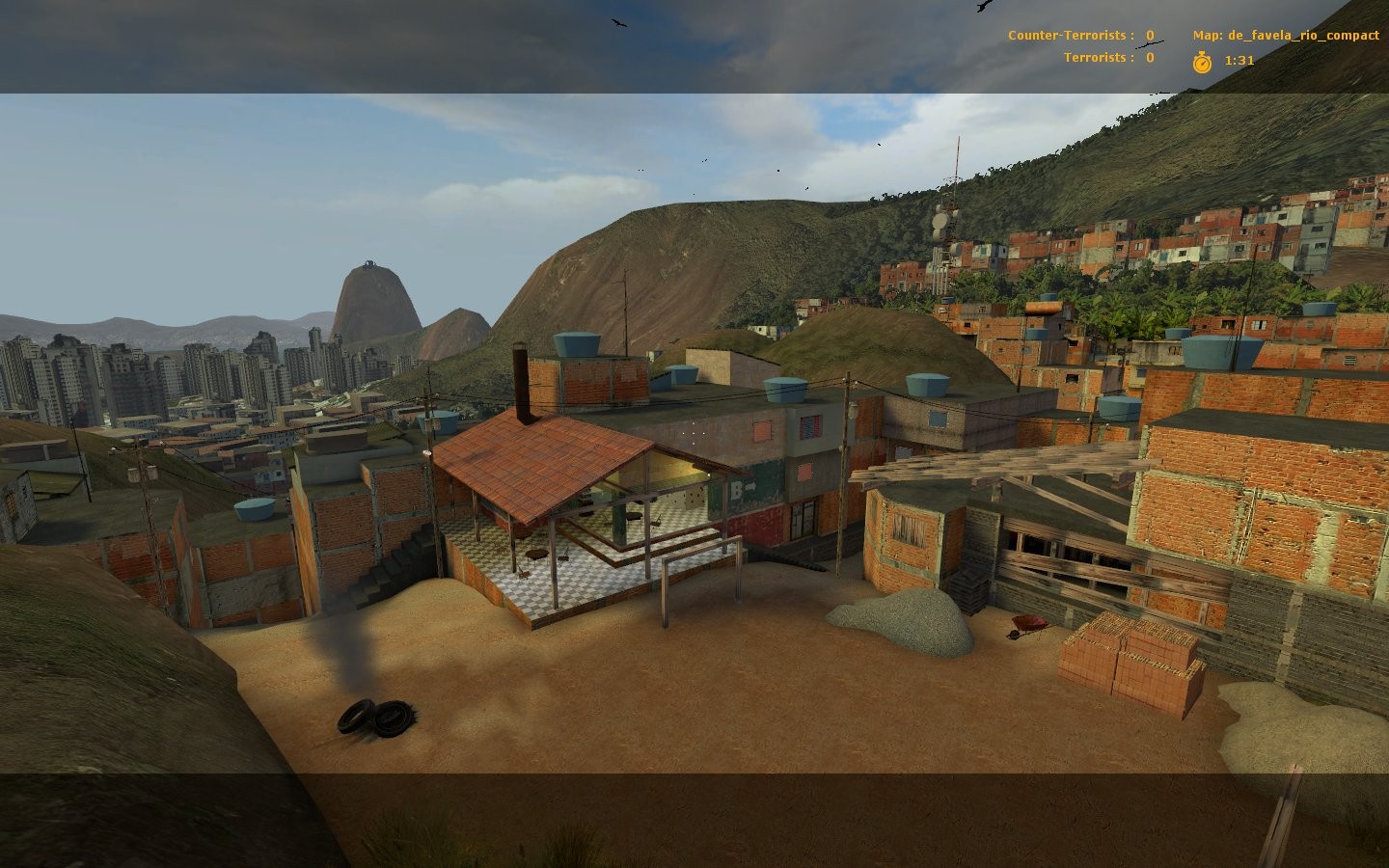Open the white double door under the B sign
1389x868 pixels.
[x=803, y=519]
